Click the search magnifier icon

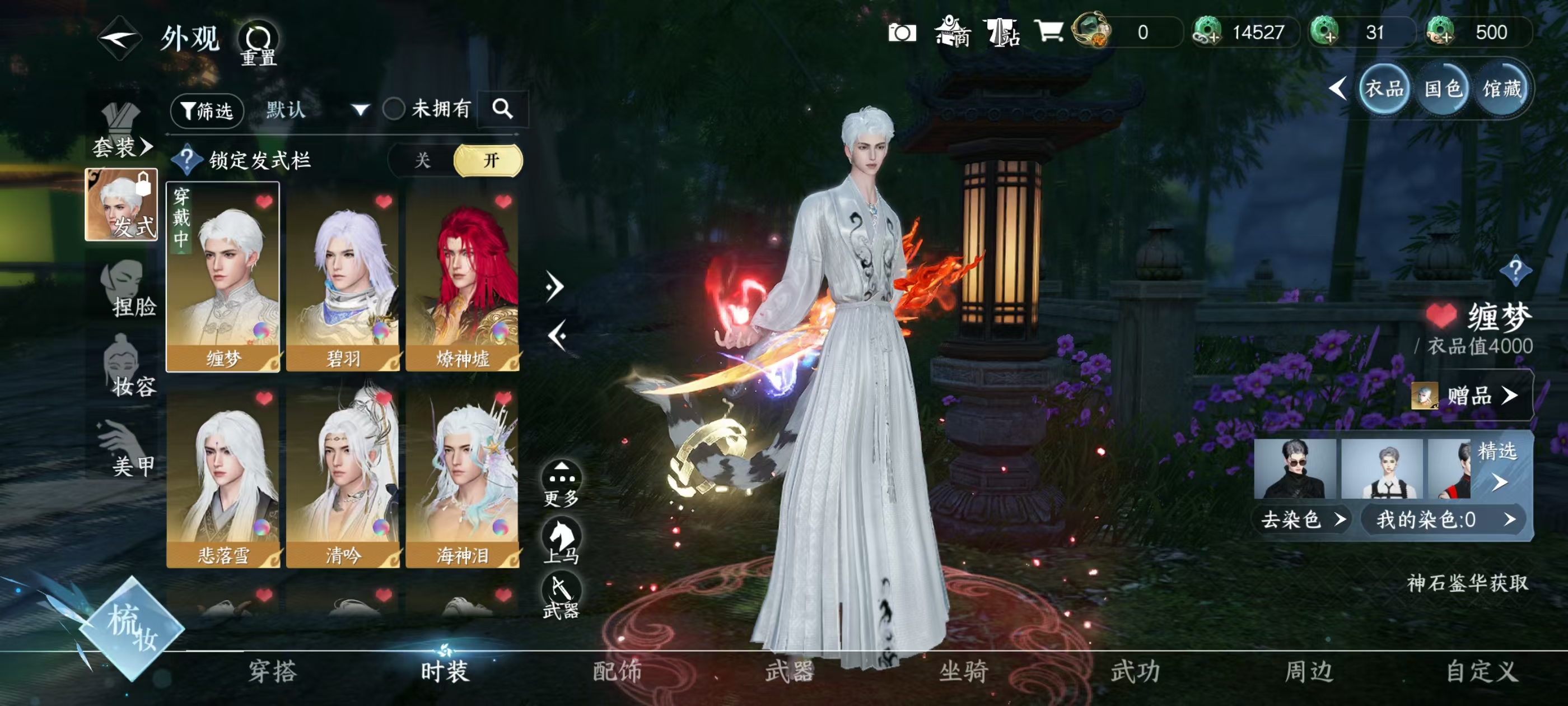[503, 110]
